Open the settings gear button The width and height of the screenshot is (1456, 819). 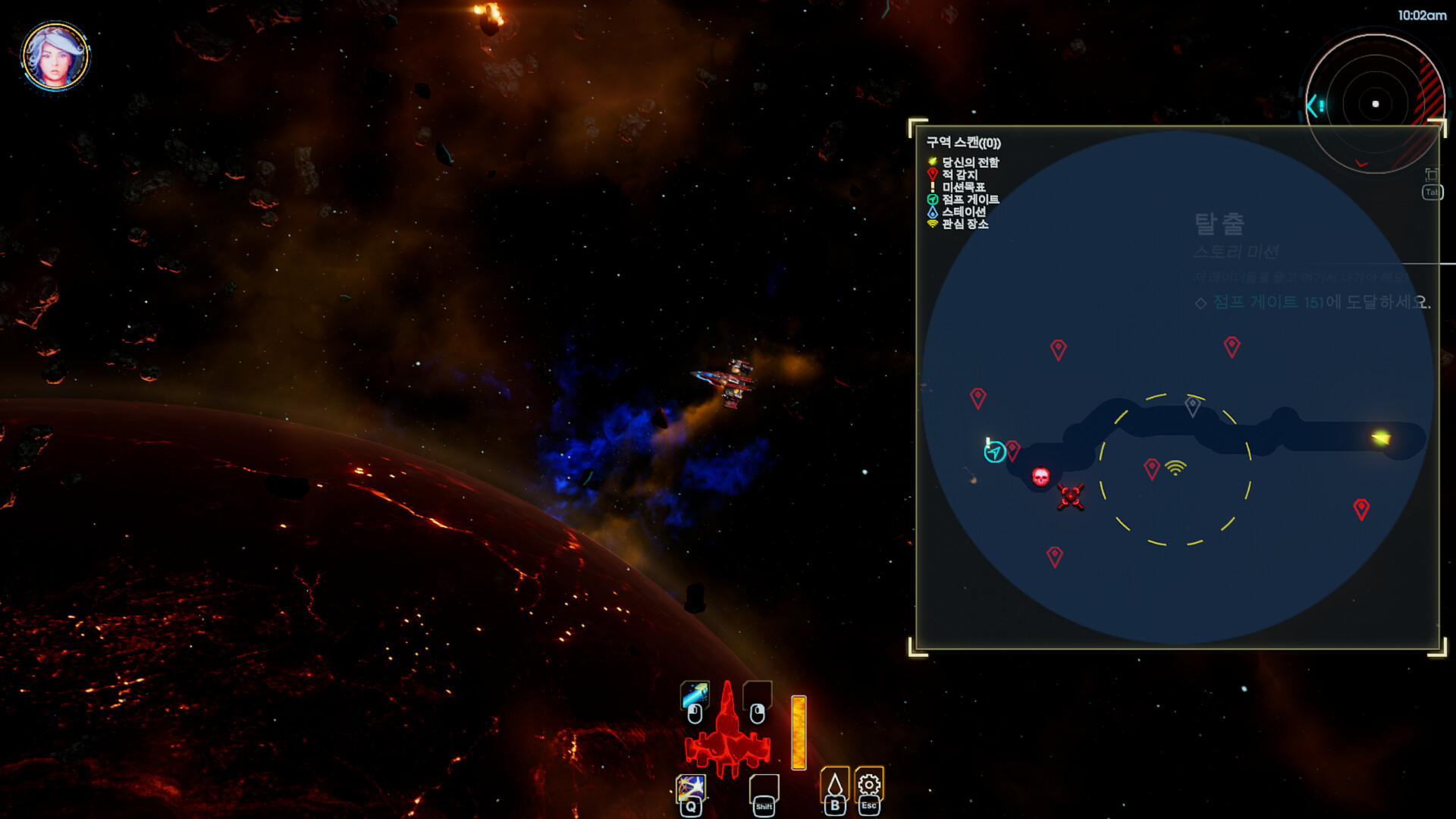tap(869, 784)
